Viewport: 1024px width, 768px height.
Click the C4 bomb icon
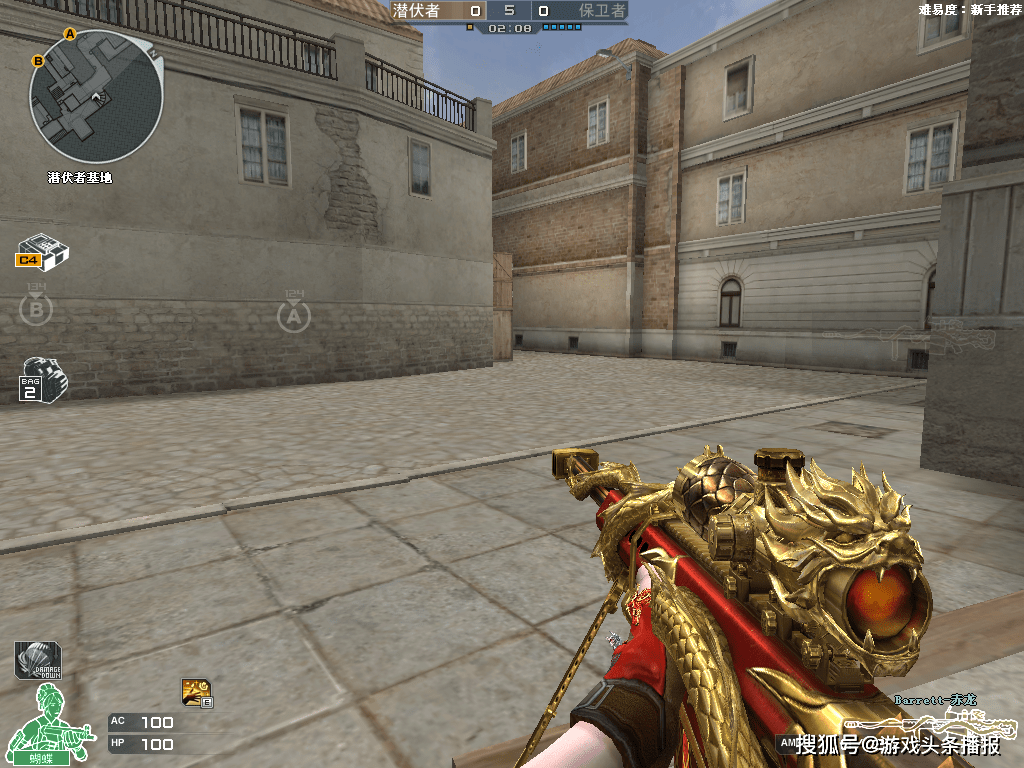[42, 251]
